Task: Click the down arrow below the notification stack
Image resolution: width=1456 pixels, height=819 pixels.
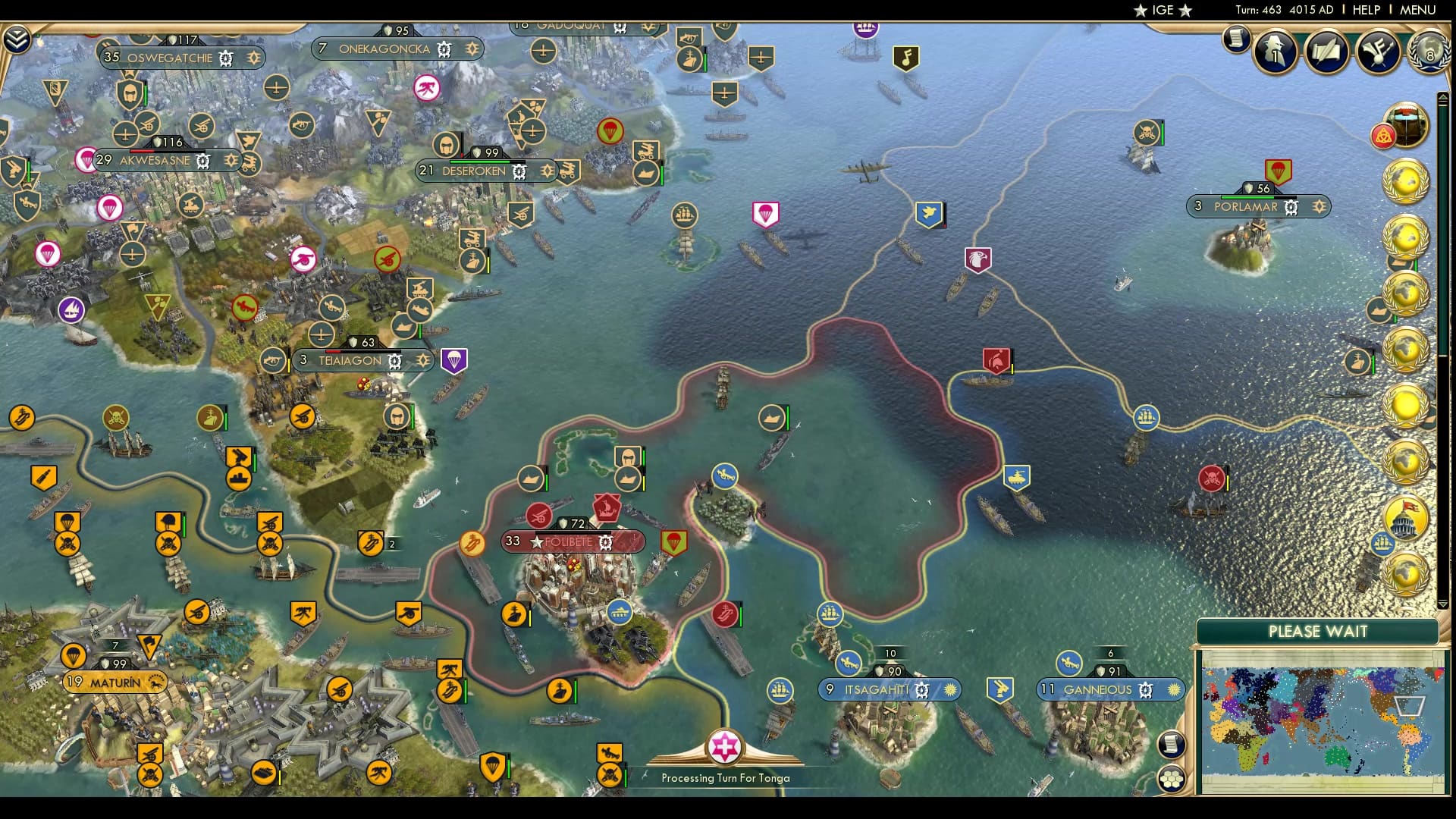Action: tap(1442, 603)
